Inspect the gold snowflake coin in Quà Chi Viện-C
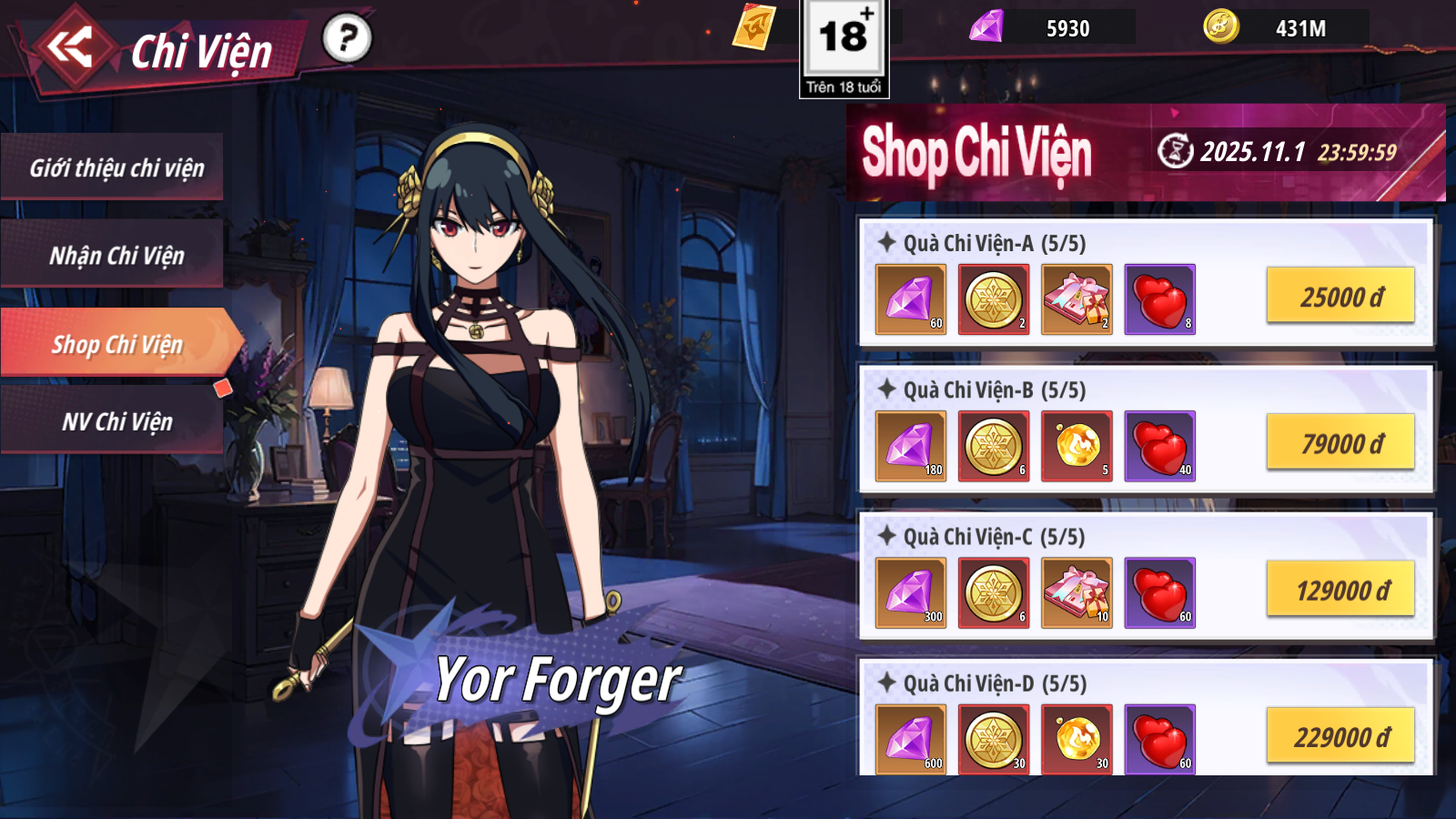The height and width of the screenshot is (819, 1456). pyautogui.click(x=994, y=592)
